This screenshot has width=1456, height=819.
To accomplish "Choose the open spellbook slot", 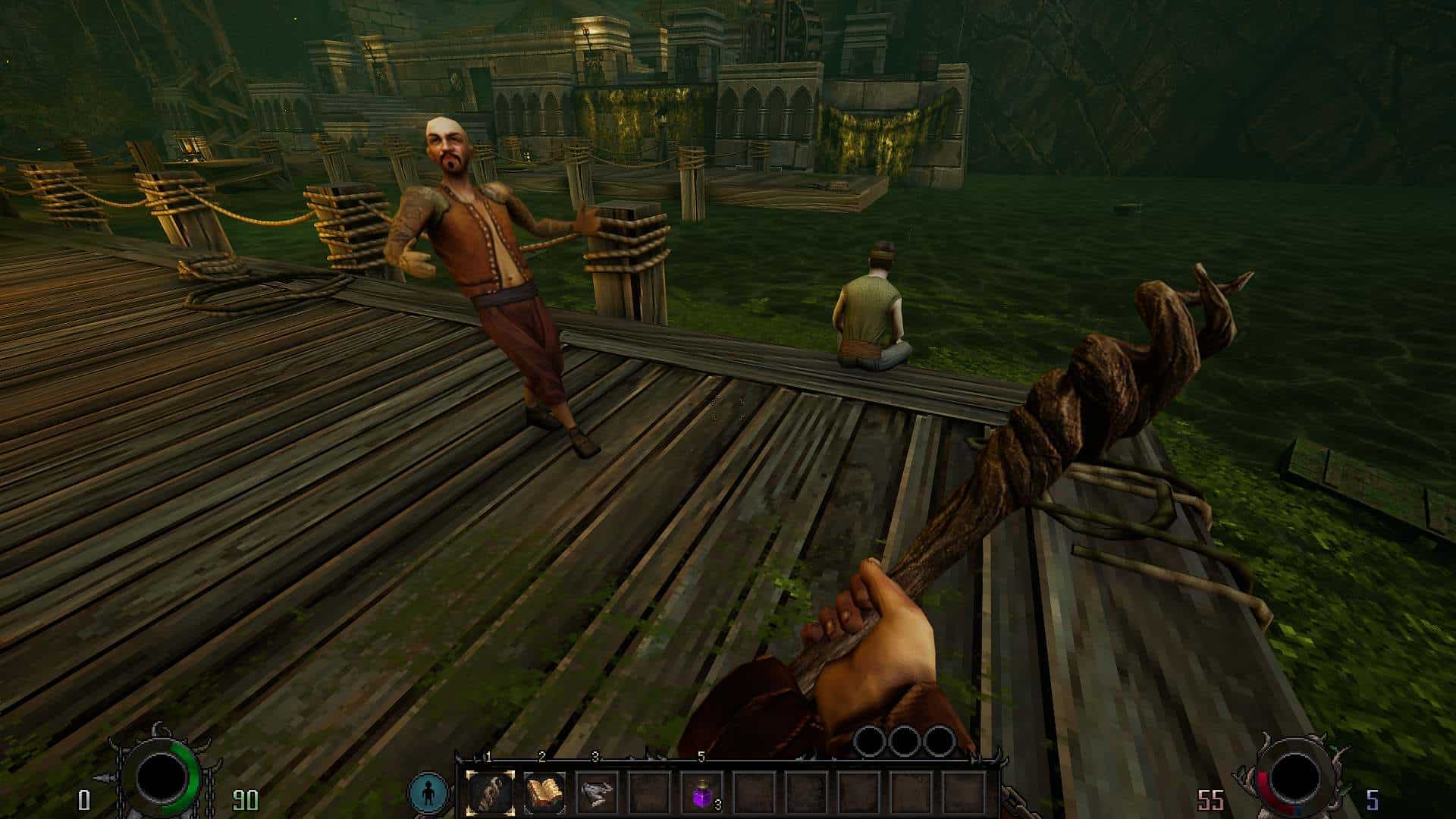I will click(544, 793).
